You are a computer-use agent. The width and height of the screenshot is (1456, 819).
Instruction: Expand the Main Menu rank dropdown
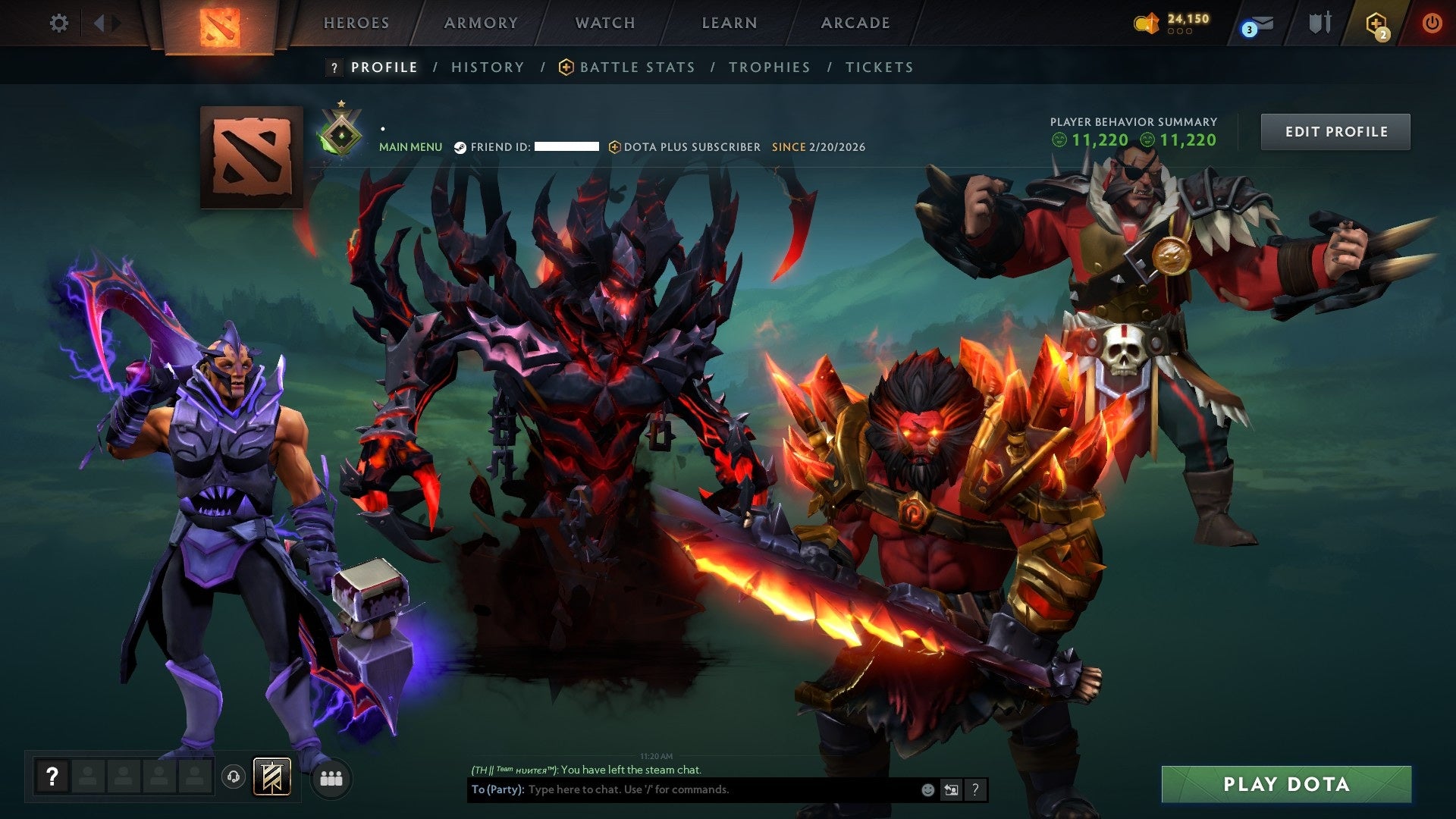click(411, 146)
